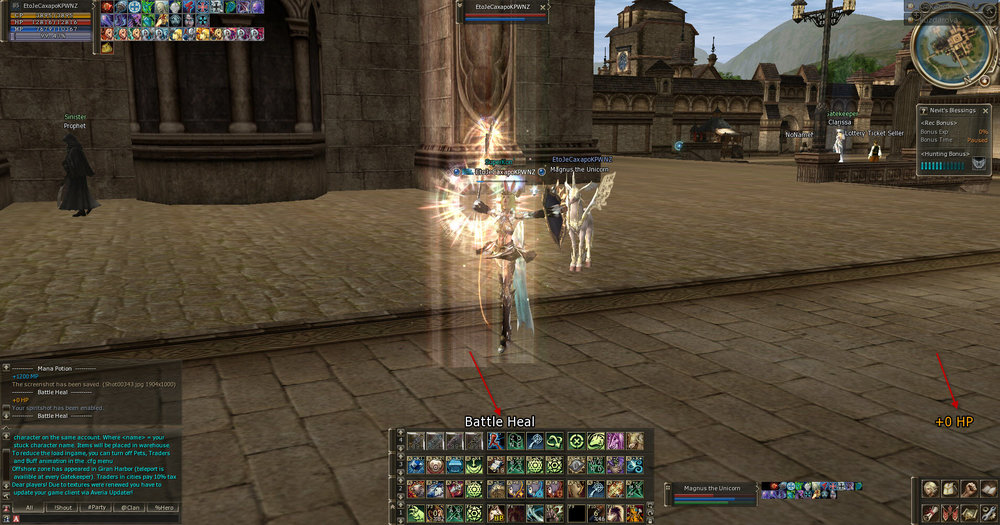Select the Magnus the Unicorn pet status bar
Image resolution: width=1000 pixels, height=525 pixels.
pyautogui.click(x=710, y=493)
